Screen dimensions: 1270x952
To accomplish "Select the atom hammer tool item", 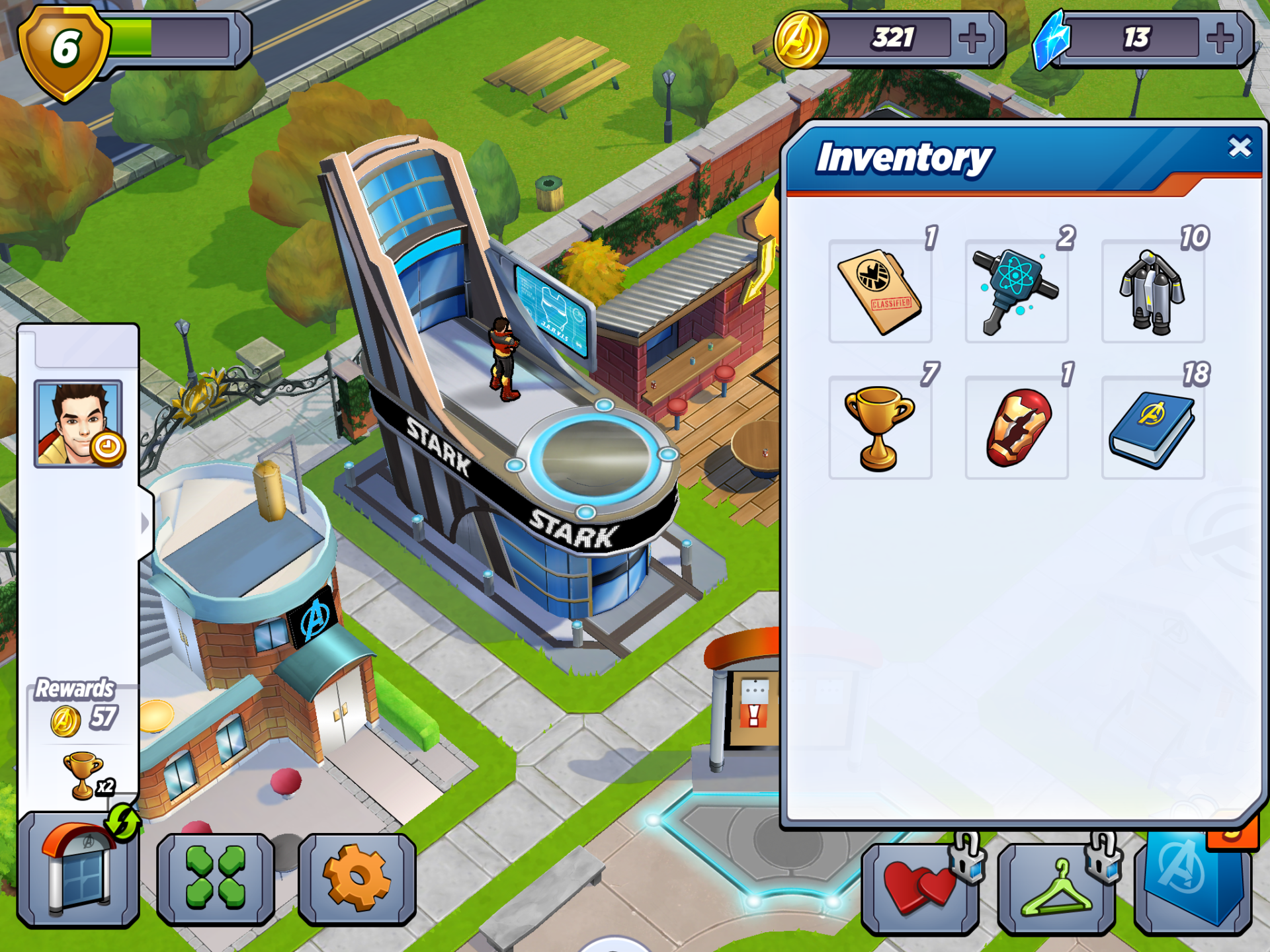I will tap(1016, 292).
